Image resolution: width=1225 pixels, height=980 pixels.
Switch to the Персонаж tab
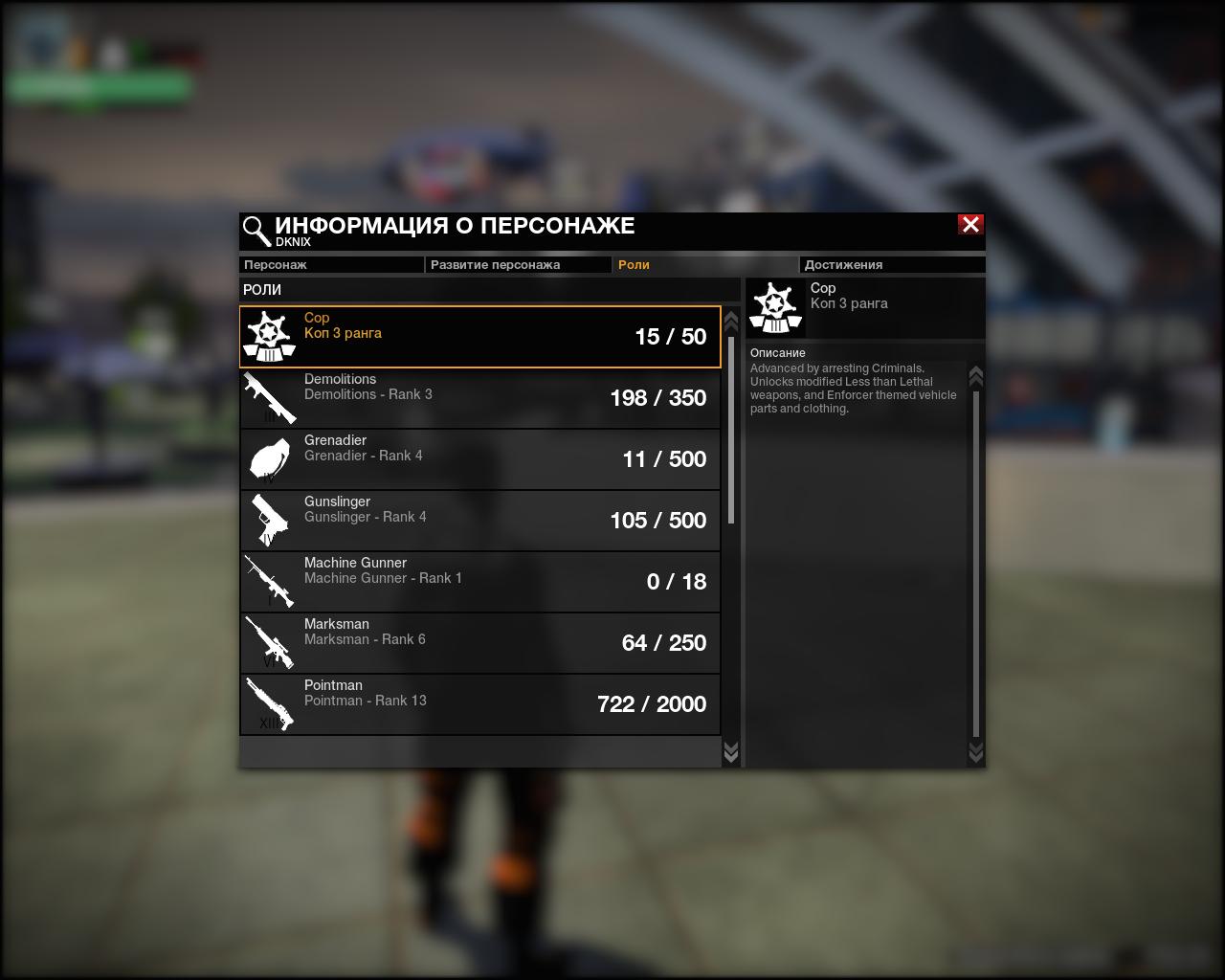click(330, 265)
